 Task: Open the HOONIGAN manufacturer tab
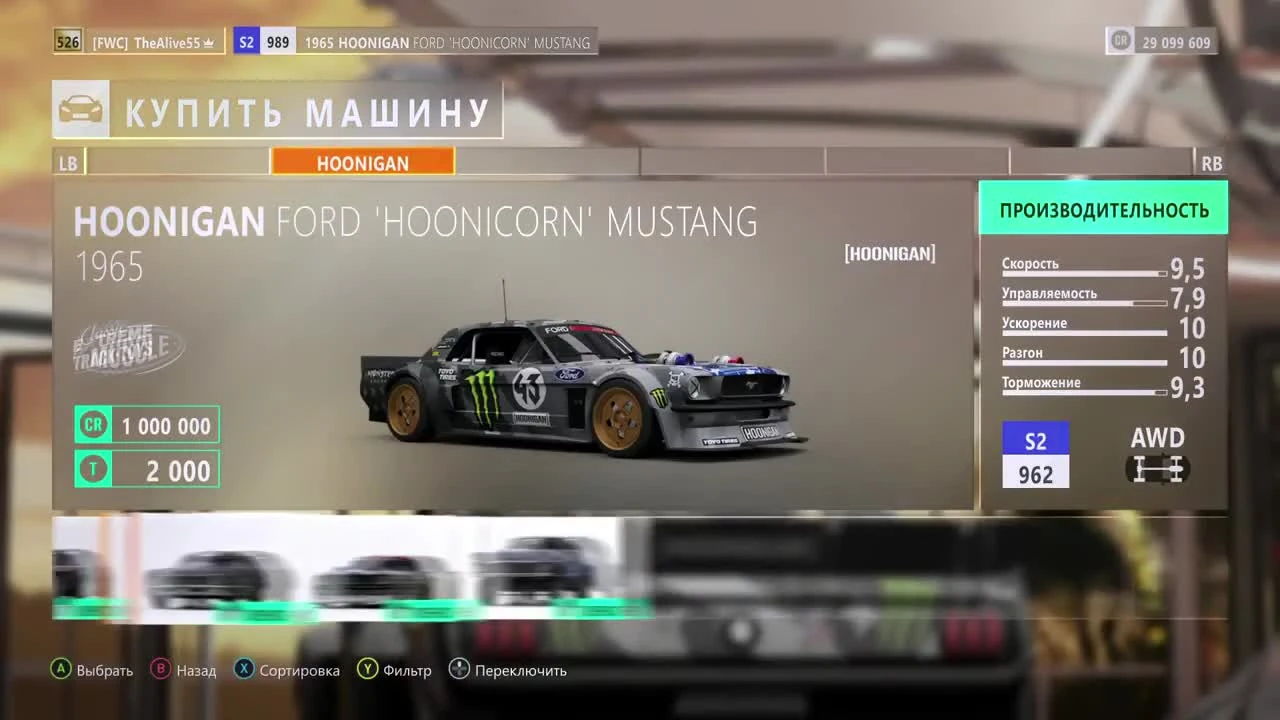tap(362, 162)
